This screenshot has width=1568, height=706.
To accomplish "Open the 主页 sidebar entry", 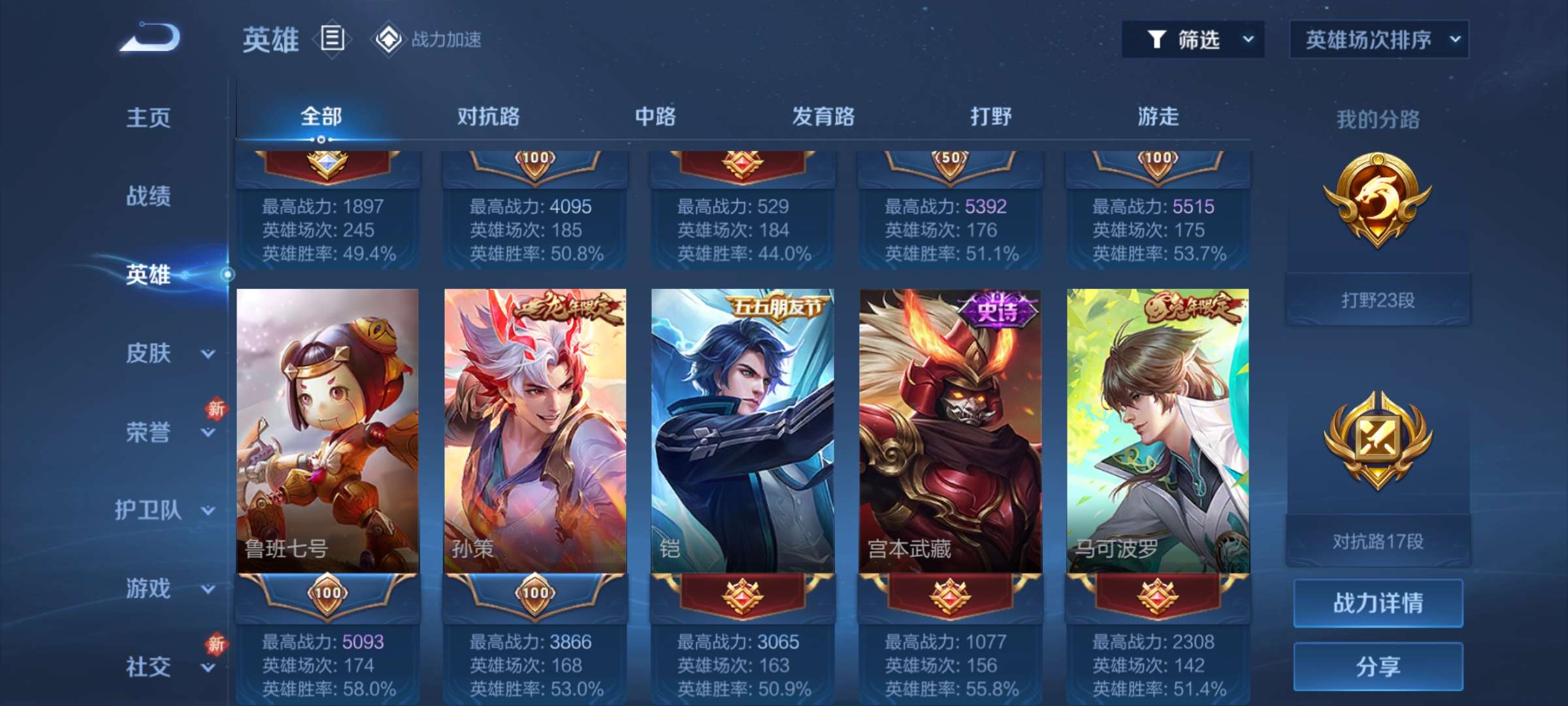I will (x=148, y=118).
